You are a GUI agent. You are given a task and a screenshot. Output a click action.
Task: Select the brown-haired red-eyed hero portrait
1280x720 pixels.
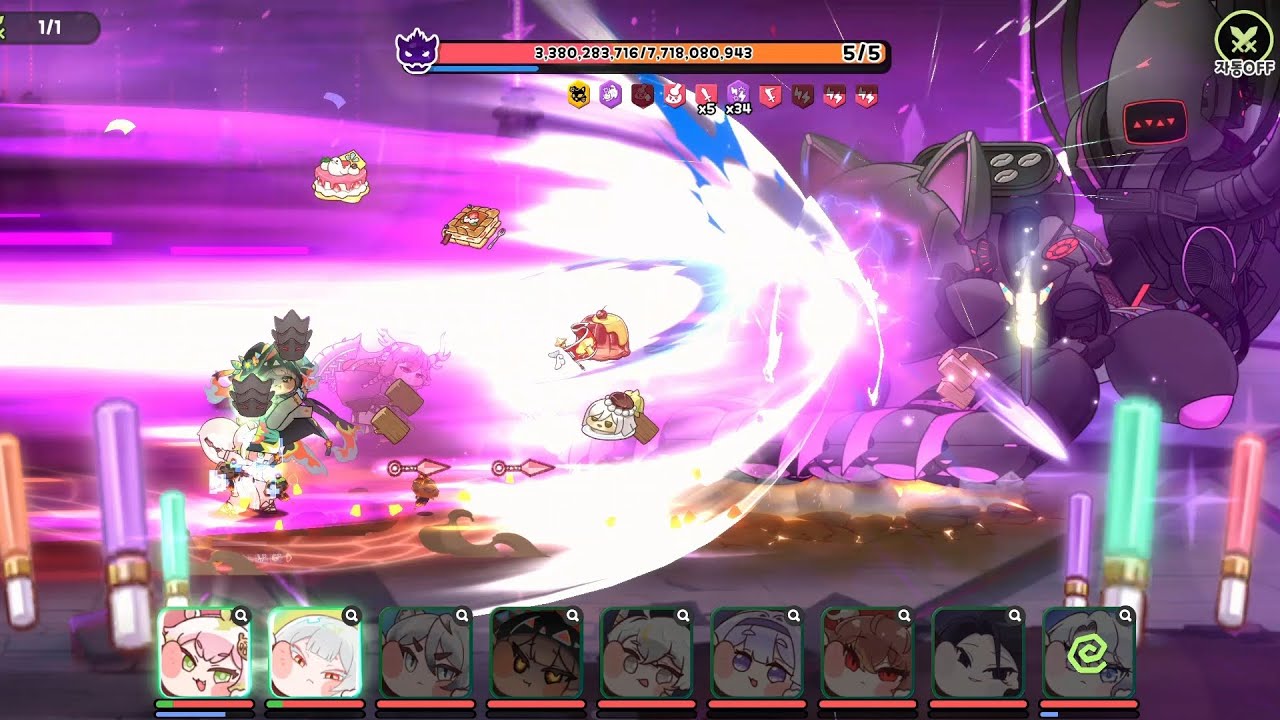click(867, 654)
